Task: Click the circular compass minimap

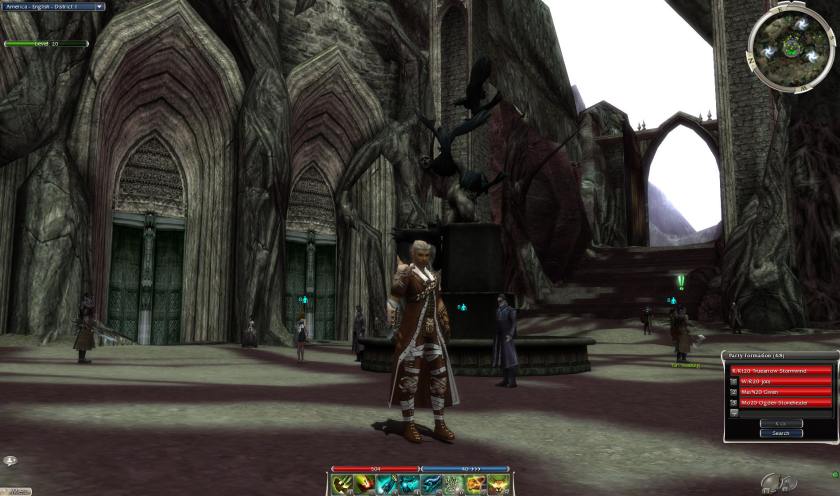Action: [791, 45]
